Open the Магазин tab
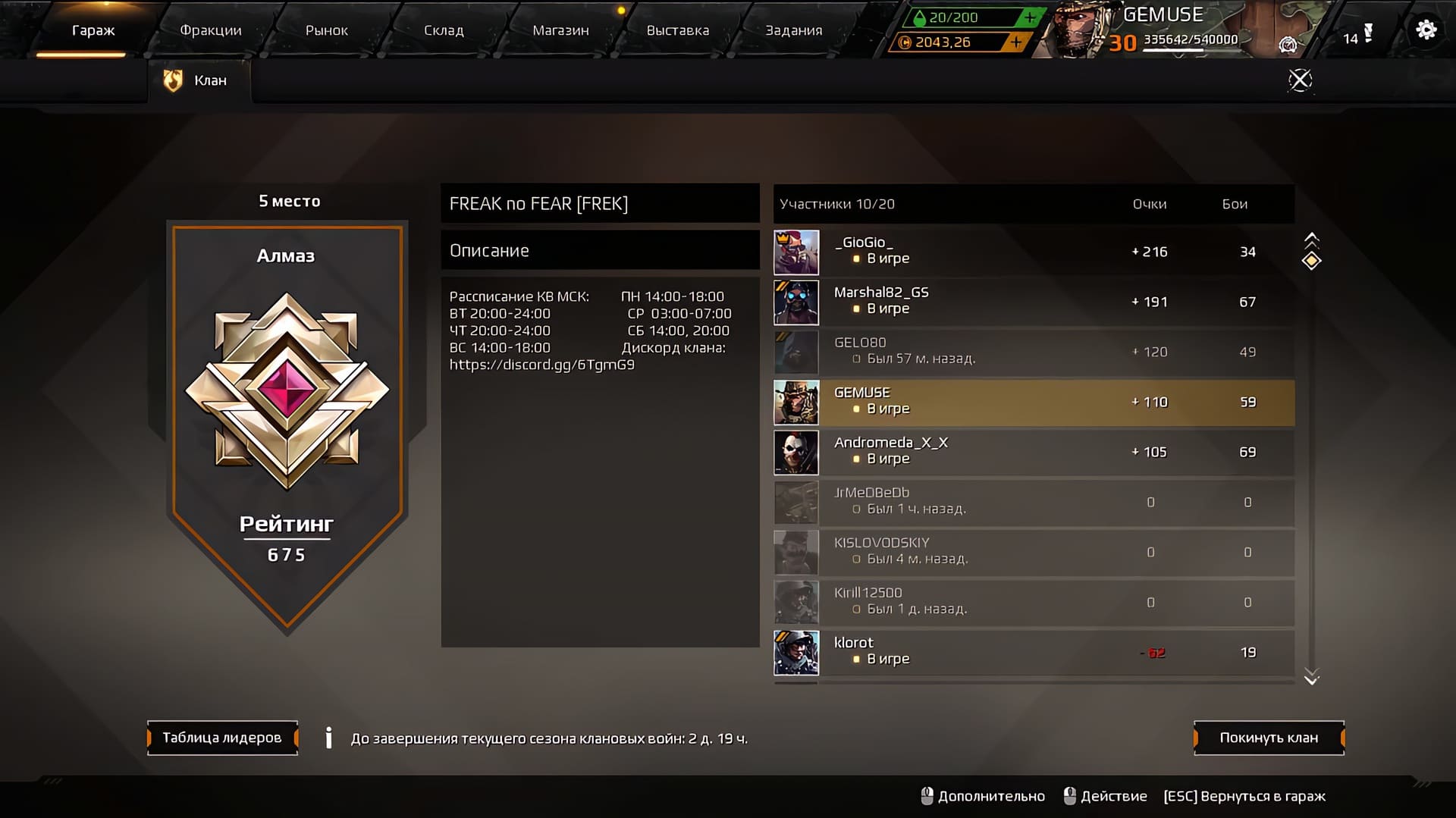The width and height of the screenshot is (1456, 818). pos(560,30)
